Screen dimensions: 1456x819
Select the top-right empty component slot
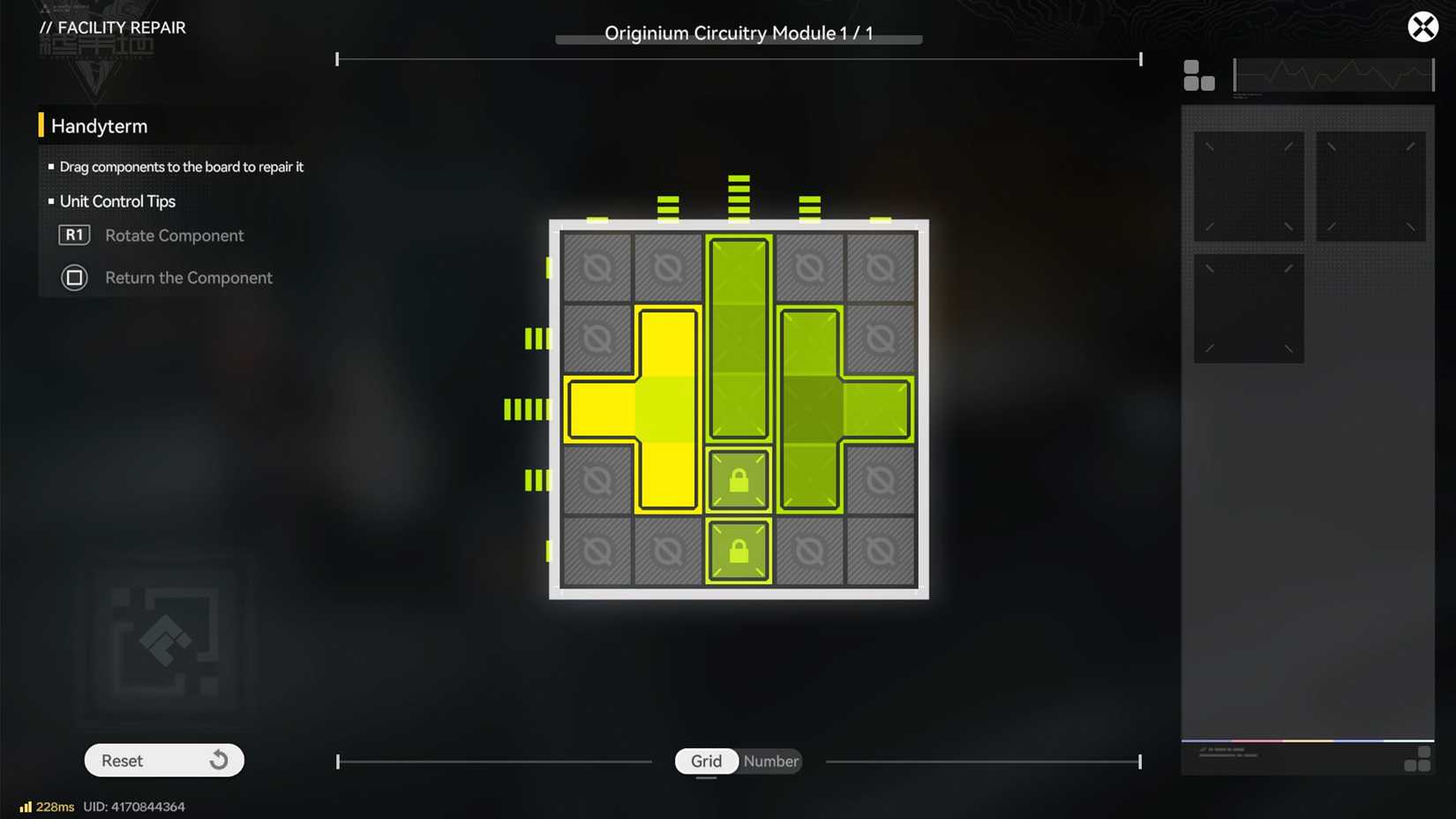(1371, 185)
